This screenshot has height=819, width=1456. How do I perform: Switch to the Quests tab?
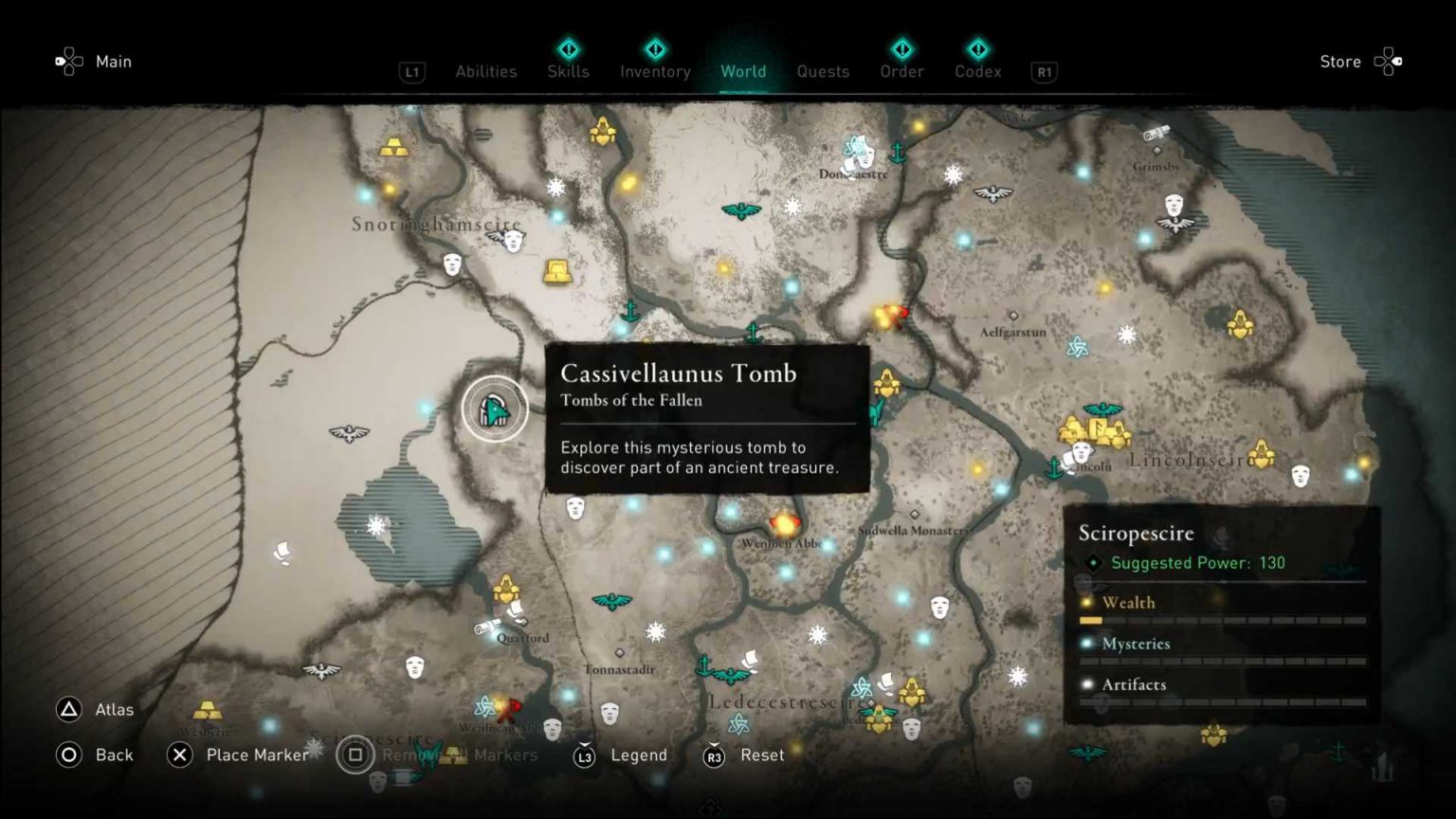[x=823, y=71]
